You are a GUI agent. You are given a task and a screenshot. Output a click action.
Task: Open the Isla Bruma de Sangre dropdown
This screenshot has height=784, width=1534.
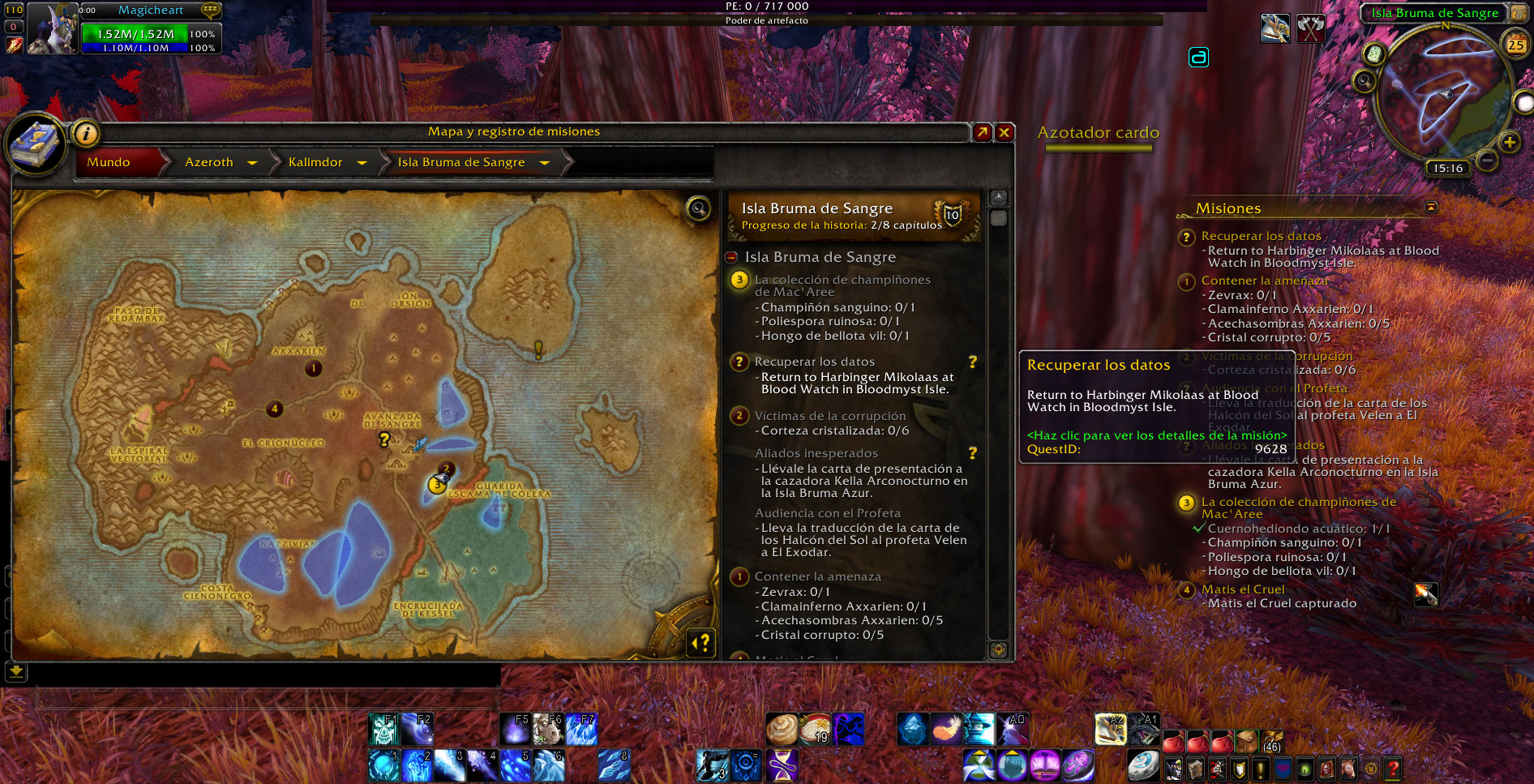click(x=545, y=163)
